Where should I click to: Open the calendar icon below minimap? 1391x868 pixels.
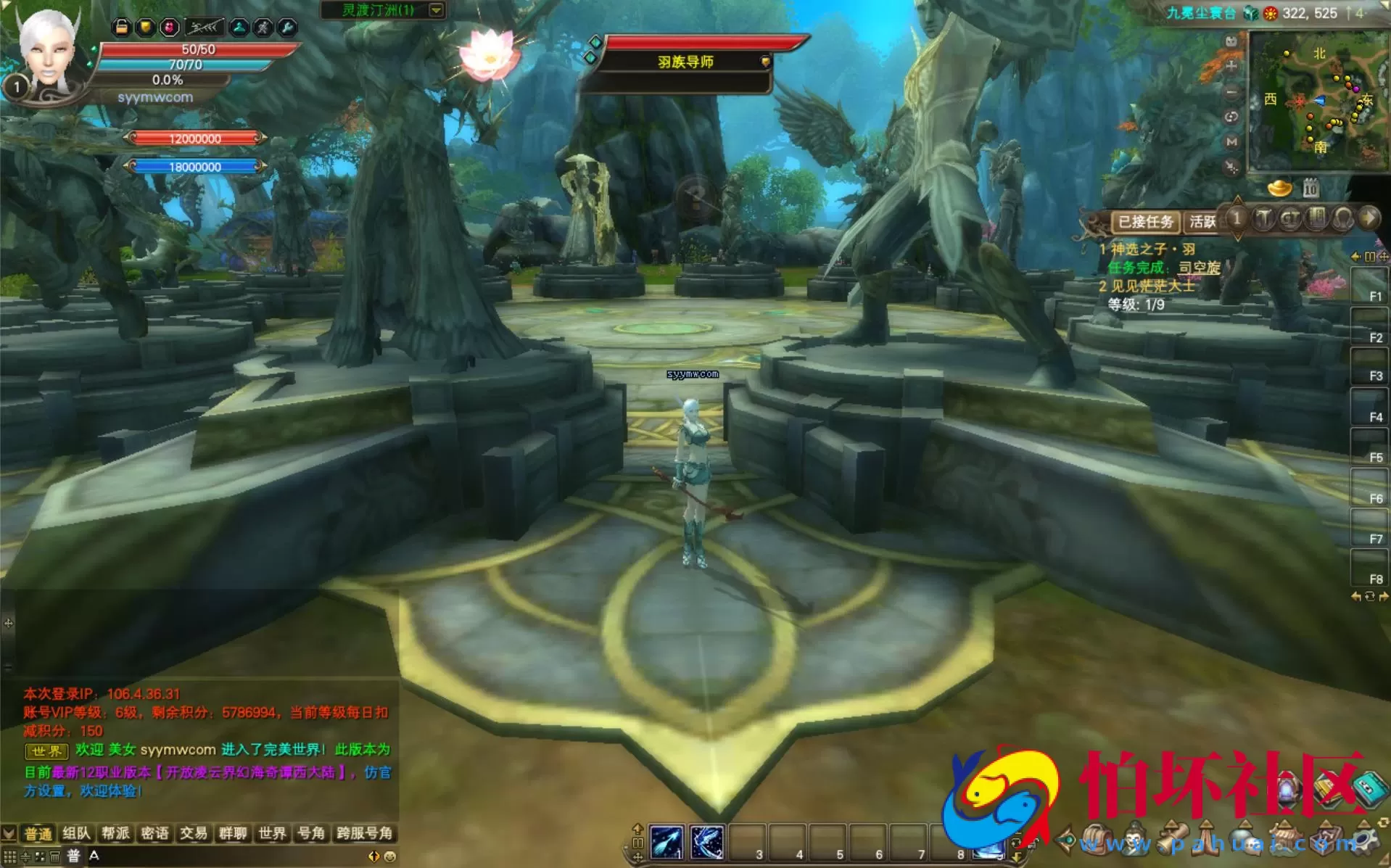point(1310,189)
